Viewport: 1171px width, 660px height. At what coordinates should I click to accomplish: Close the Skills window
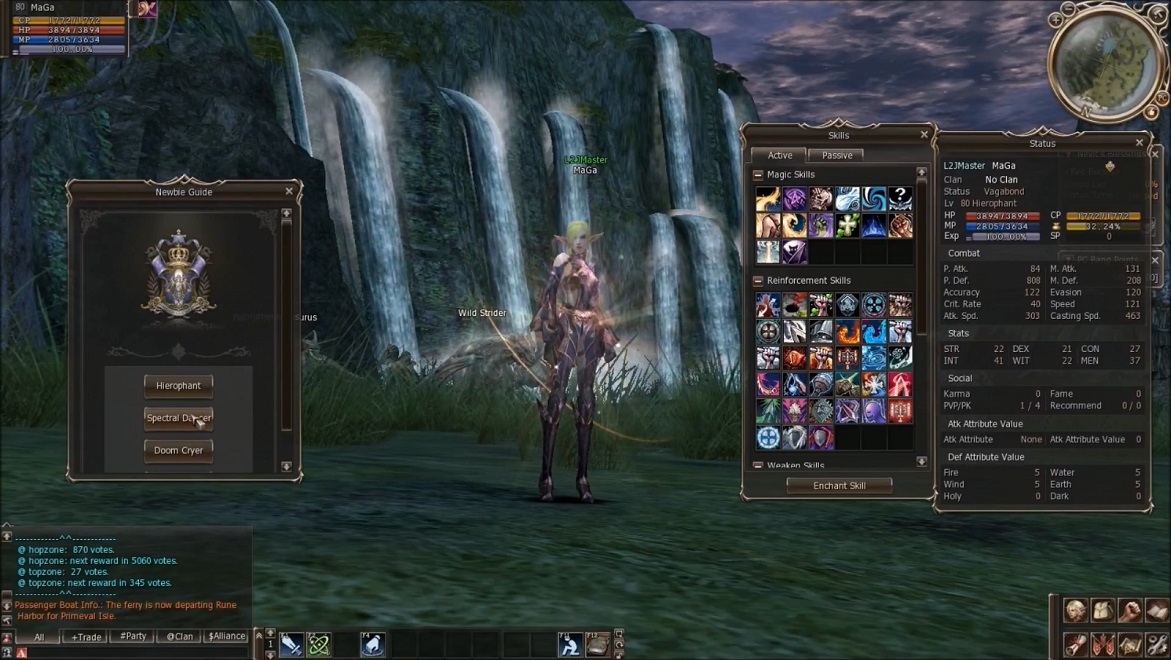(x=924, y=135)
